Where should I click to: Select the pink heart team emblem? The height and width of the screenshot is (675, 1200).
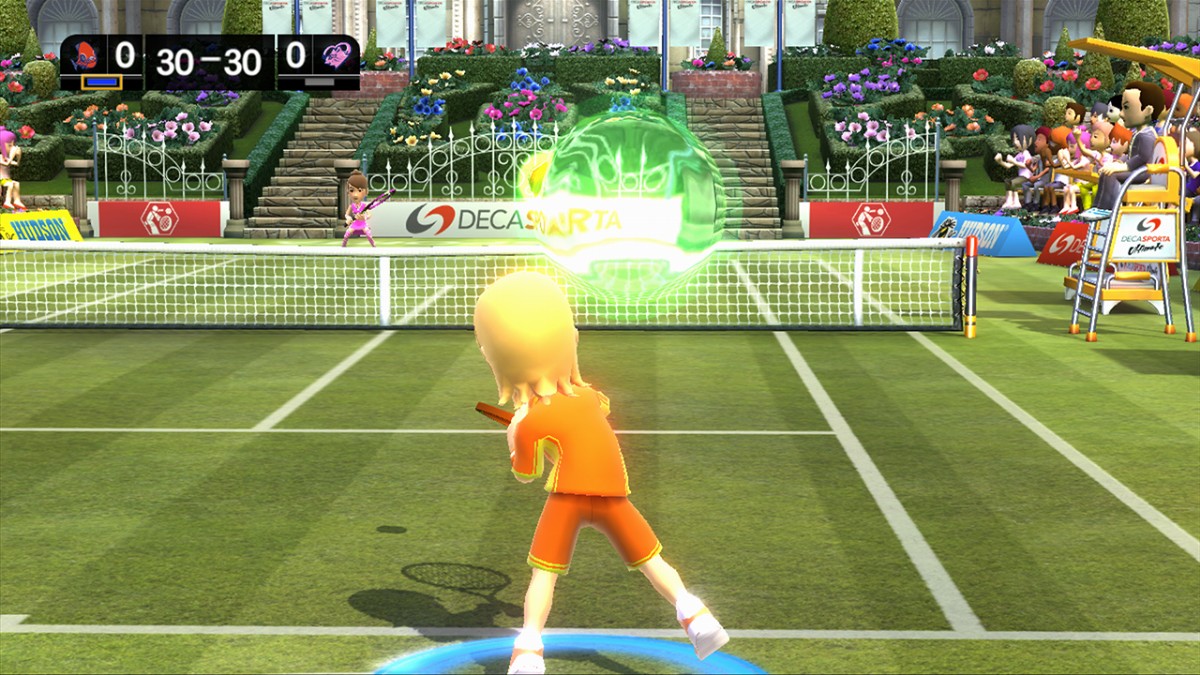pos(336,56)
